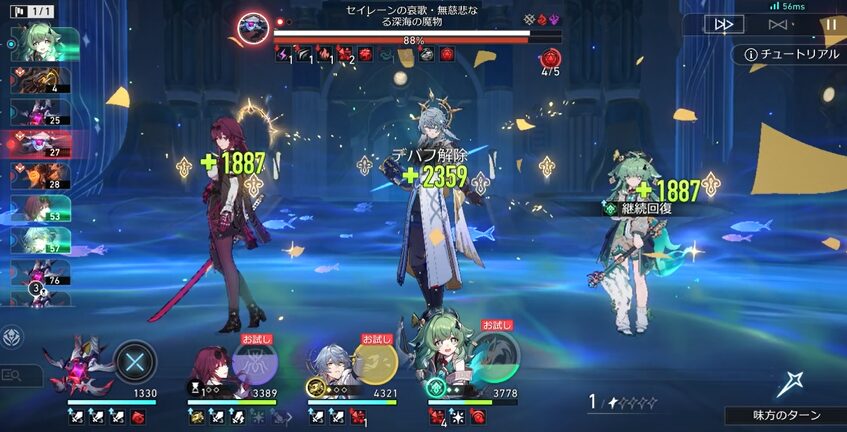847x432 pixels.
Task: Toggle the double-speed battle button
Action: [x=724, y=25]
